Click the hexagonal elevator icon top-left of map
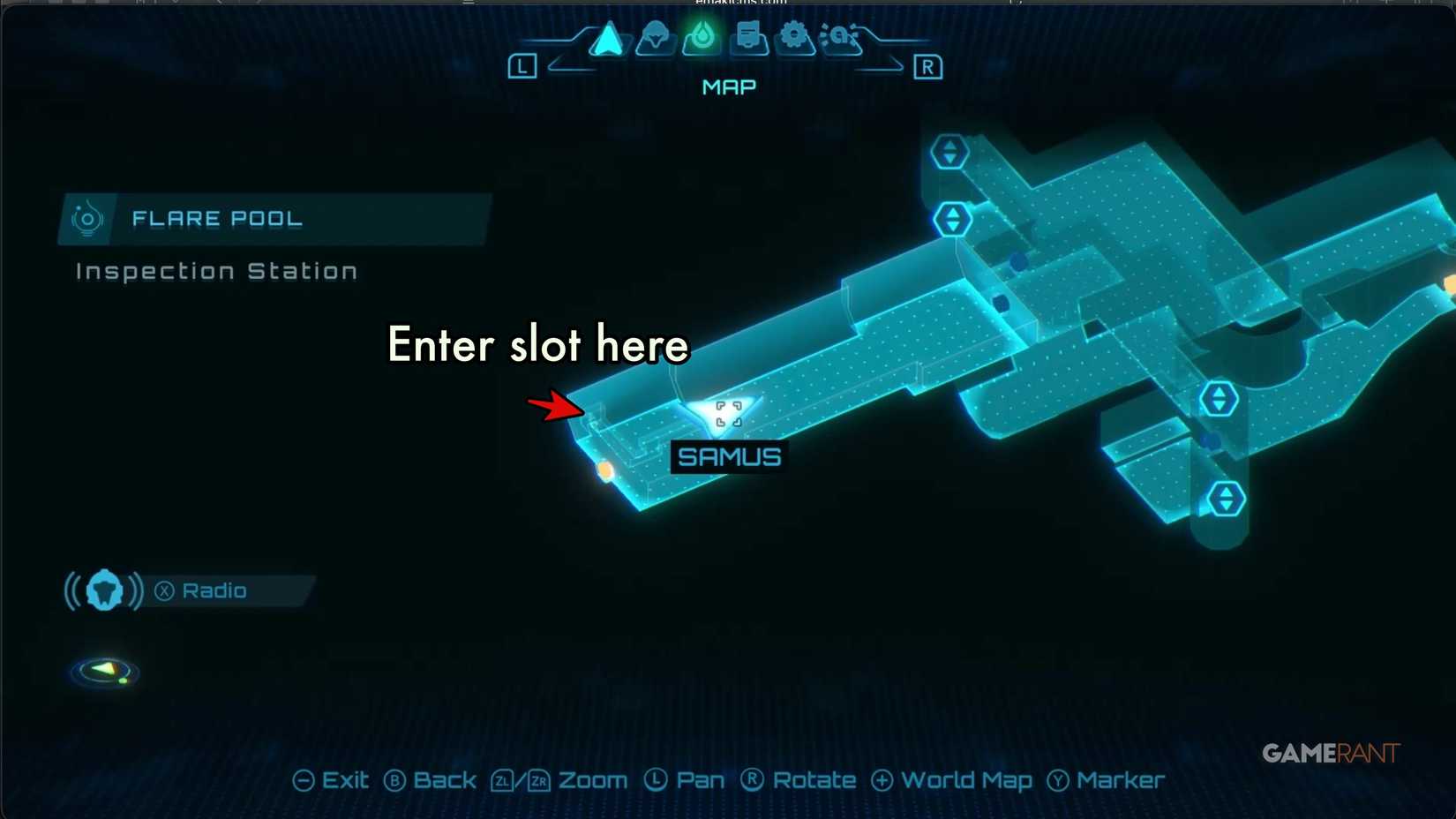 pos(949,150)
